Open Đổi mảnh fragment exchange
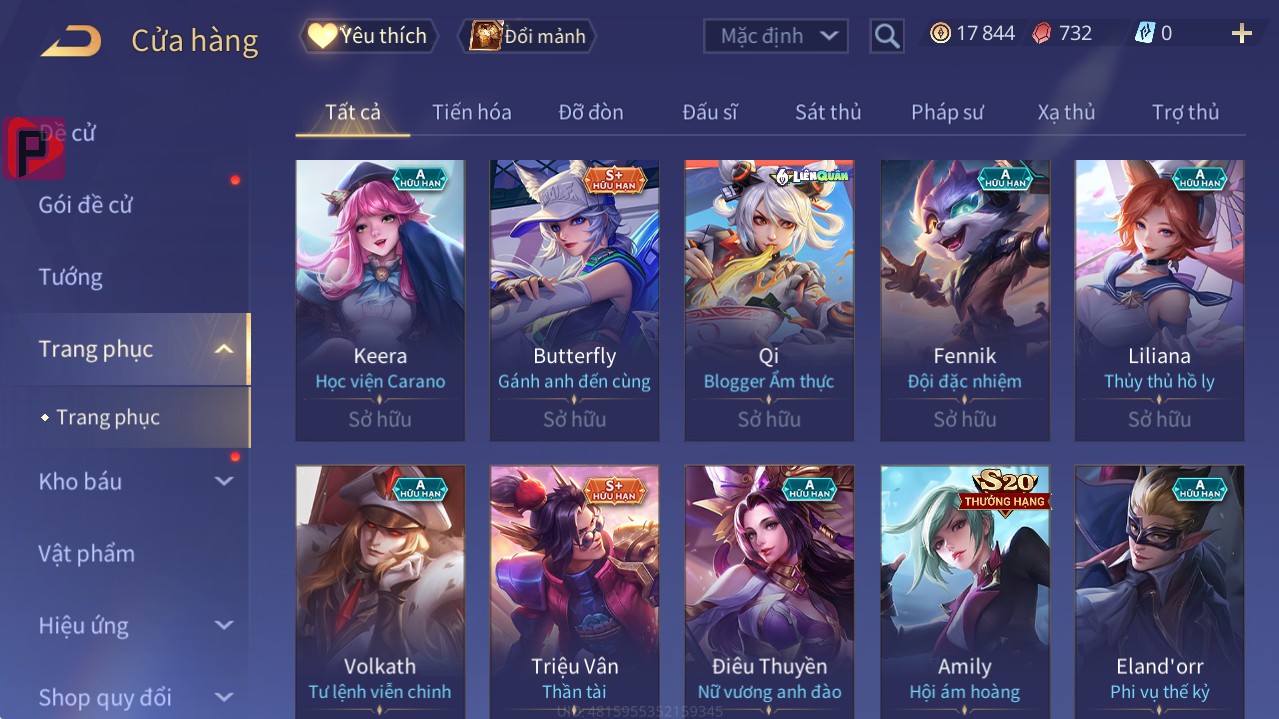1279x719 pixels. (x=527, y=36)
